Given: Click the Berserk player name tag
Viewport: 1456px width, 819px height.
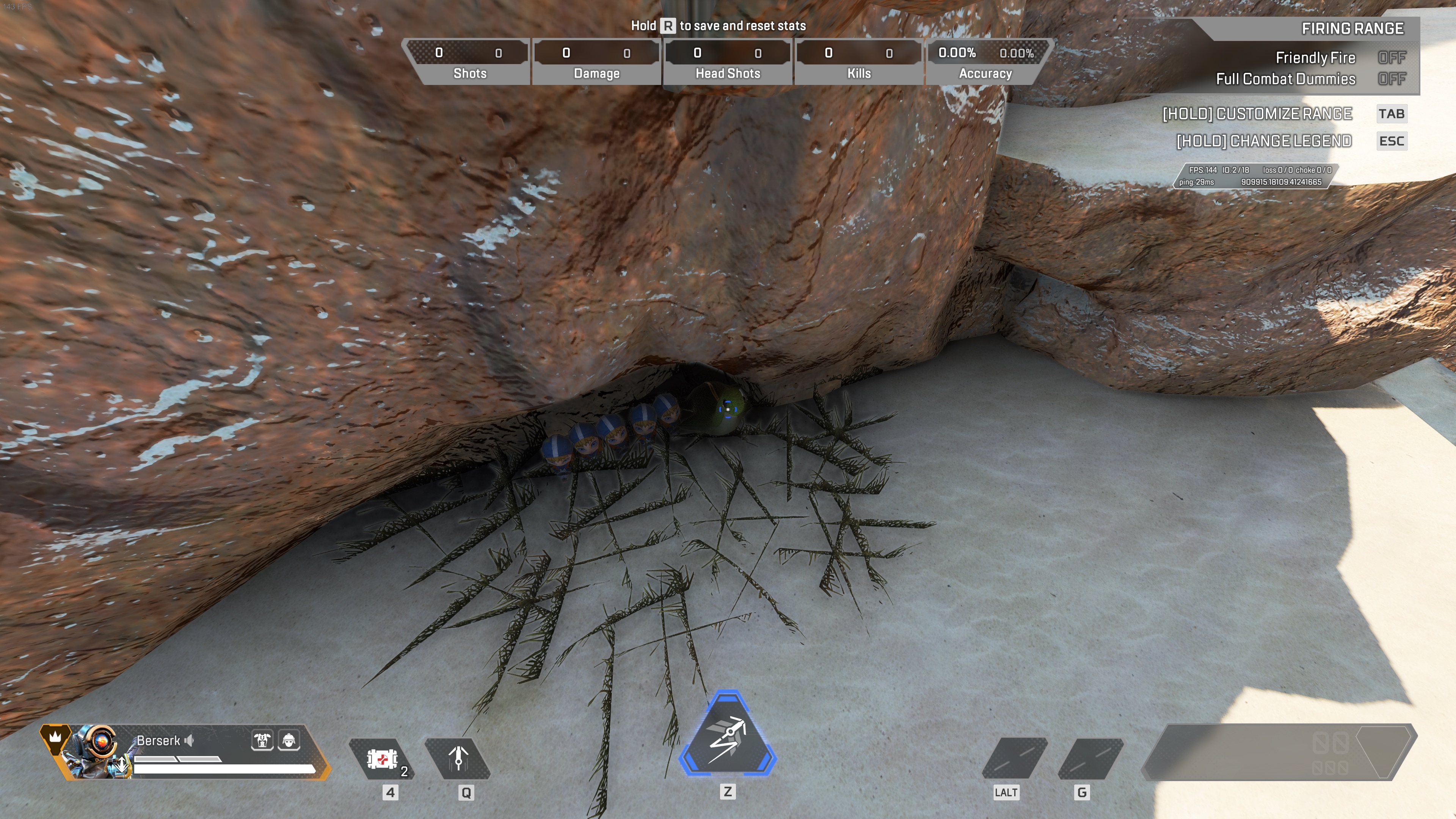Looking at the screenshot, I should tap(158, 741).
